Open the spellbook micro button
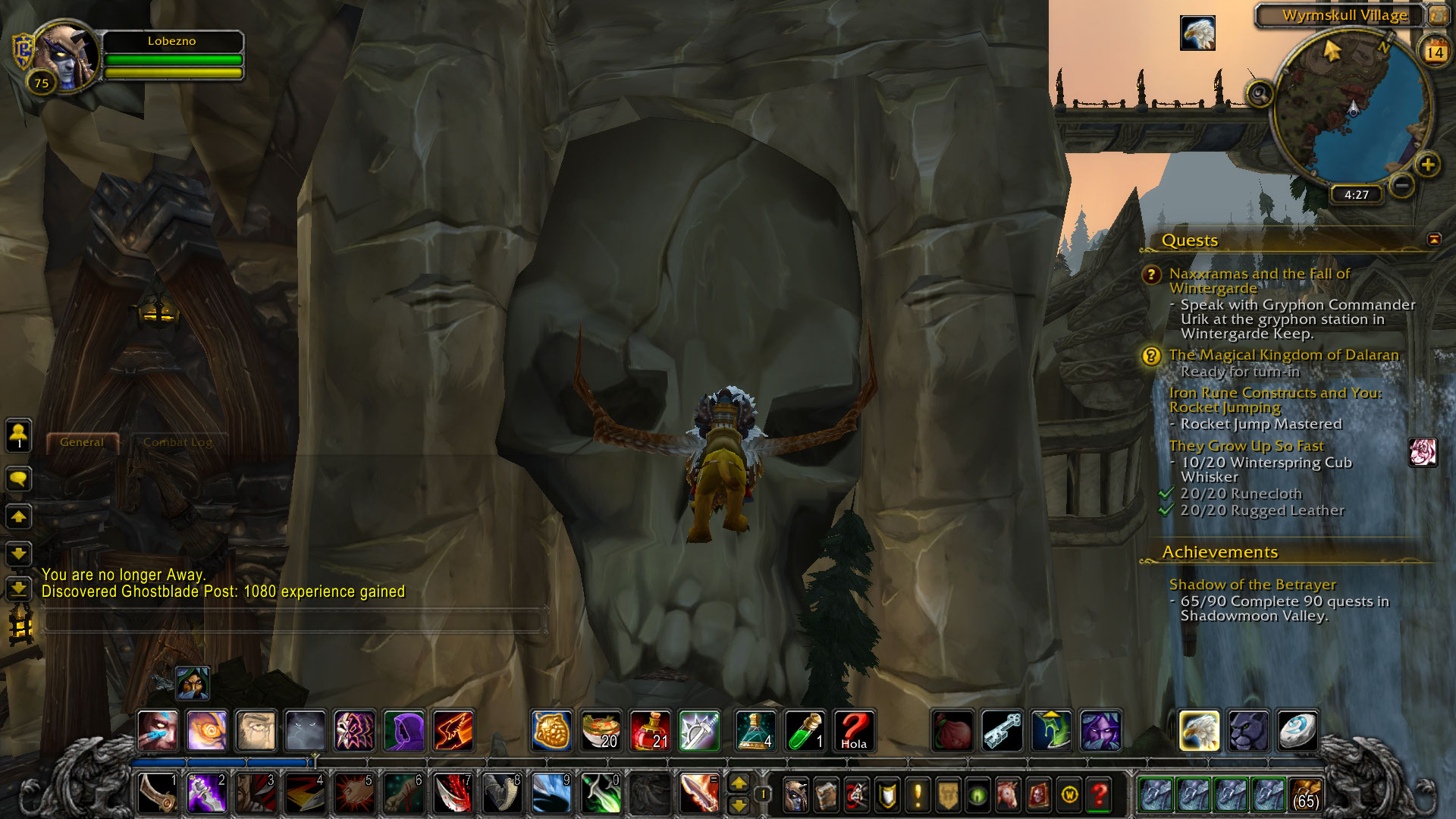 click(826, 795)
